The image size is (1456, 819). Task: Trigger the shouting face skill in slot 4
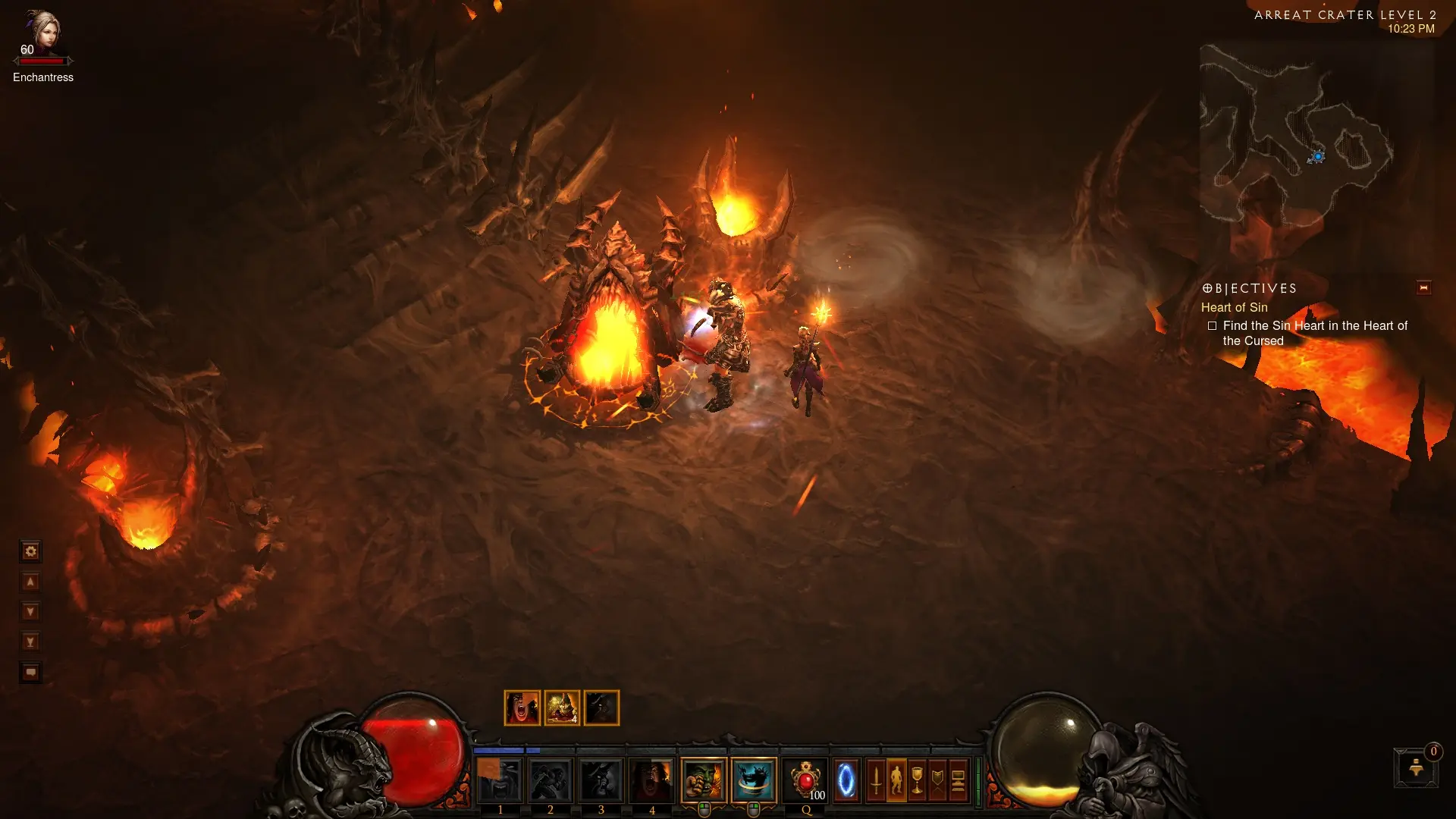(651, 780)
